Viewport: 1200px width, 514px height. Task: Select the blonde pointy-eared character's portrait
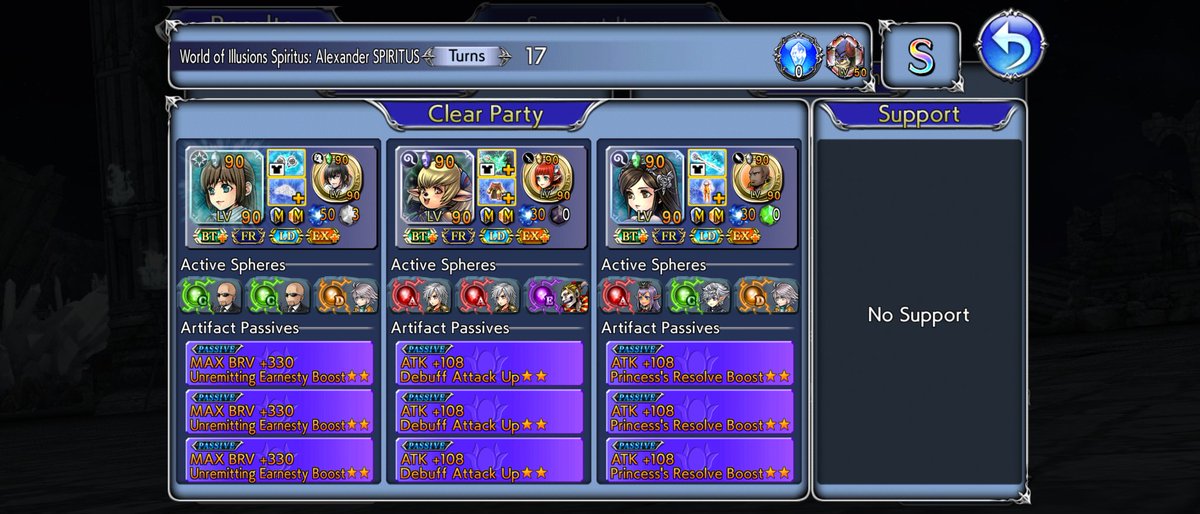(x=435, y=187)
